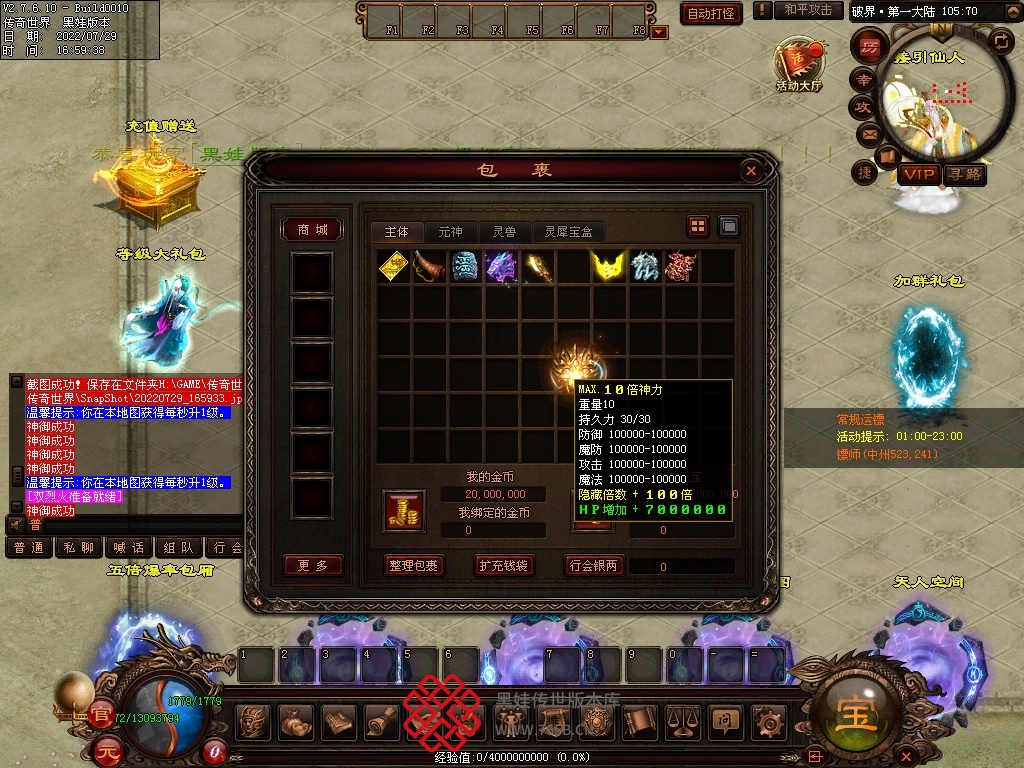Open the mail envelope icon
The width and height of the screenshot is (1024, 768).
(x=868, y=133)
